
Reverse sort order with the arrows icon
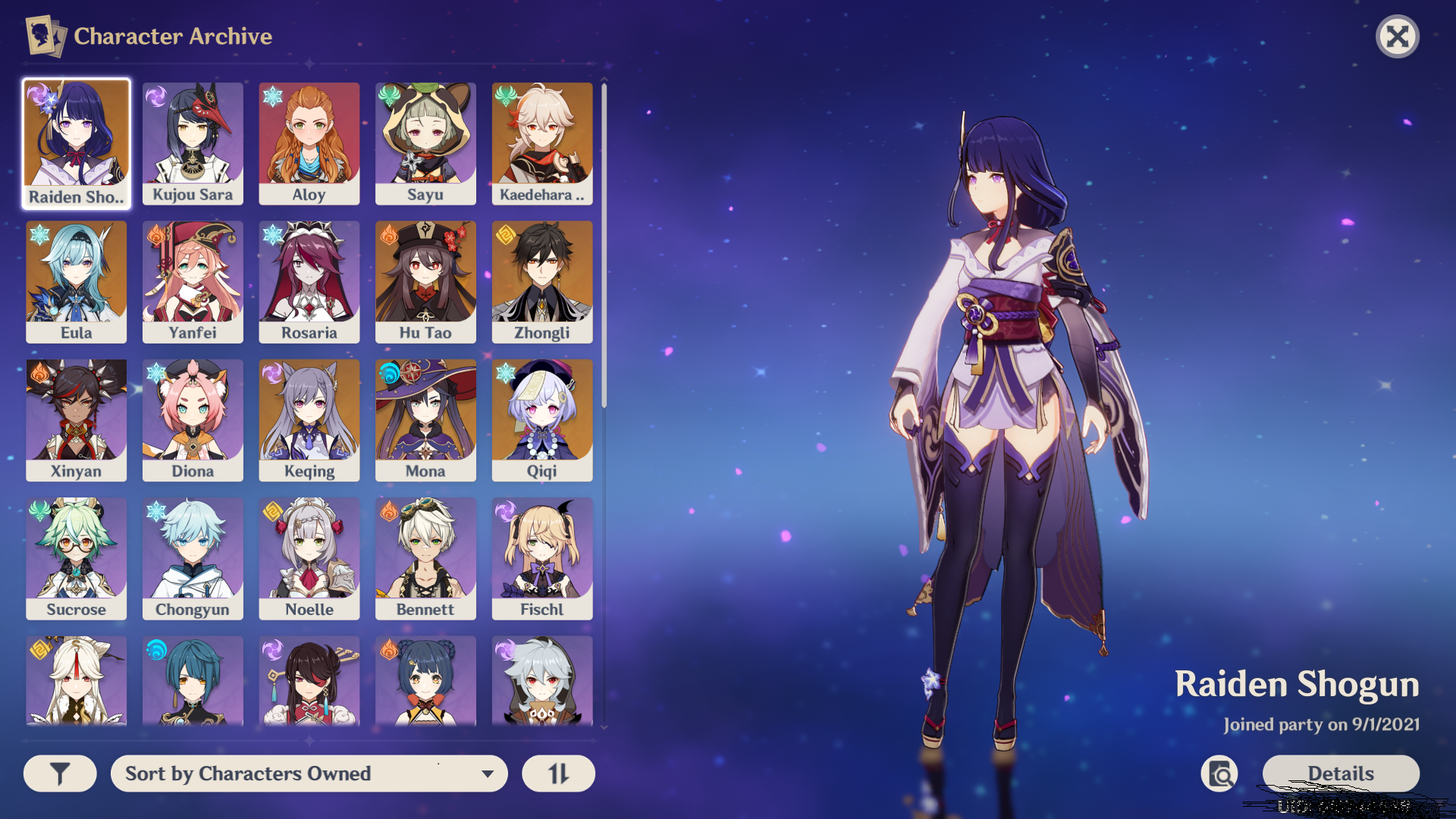(x=558, y=773)
